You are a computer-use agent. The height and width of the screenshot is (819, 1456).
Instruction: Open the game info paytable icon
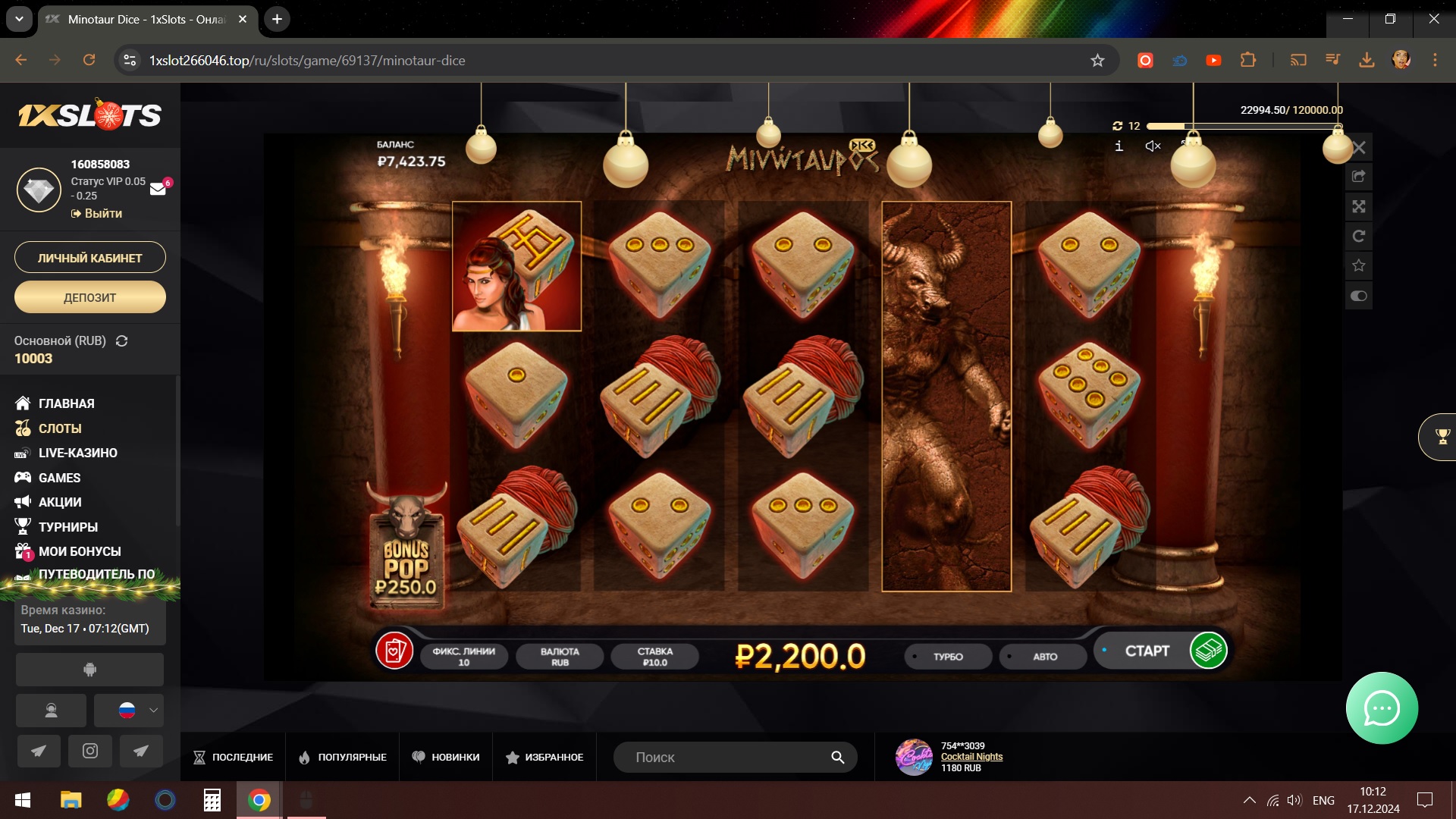pos(1119,146)
